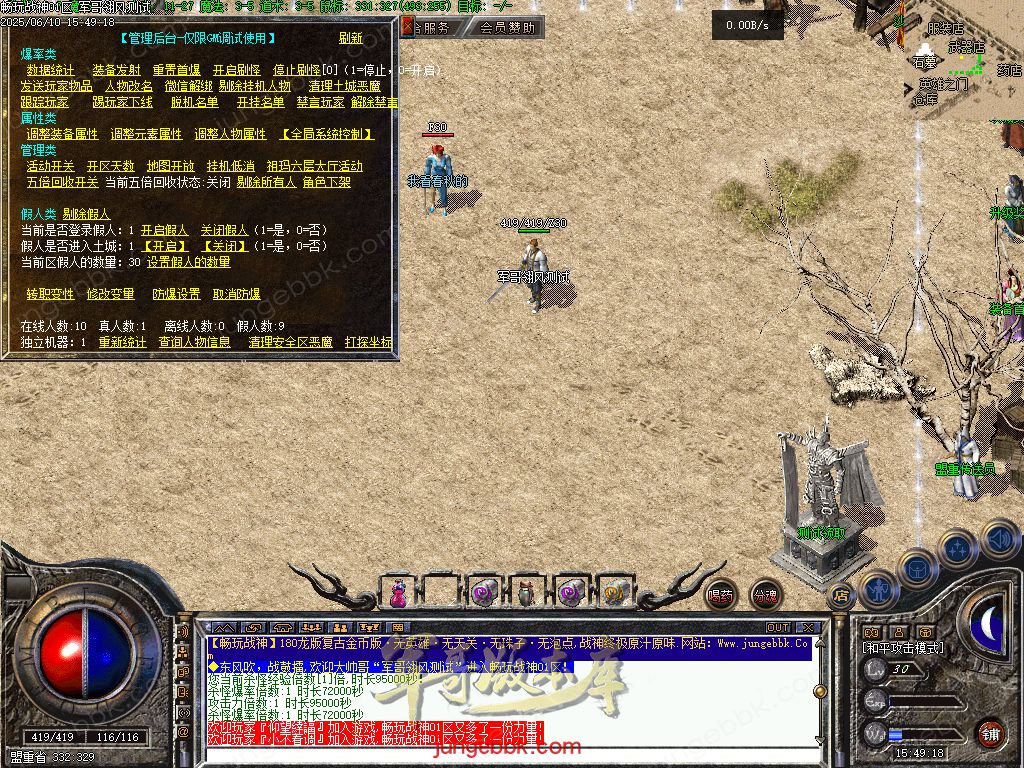Click 开启假人 to enable fake players

coord(164,230)
